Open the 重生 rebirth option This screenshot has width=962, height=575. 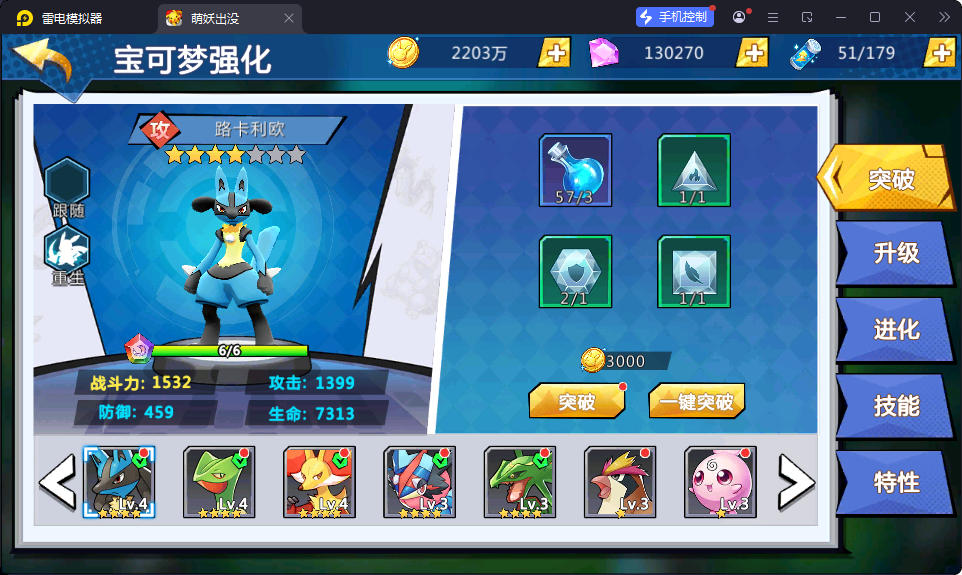[x=68, y=254]
